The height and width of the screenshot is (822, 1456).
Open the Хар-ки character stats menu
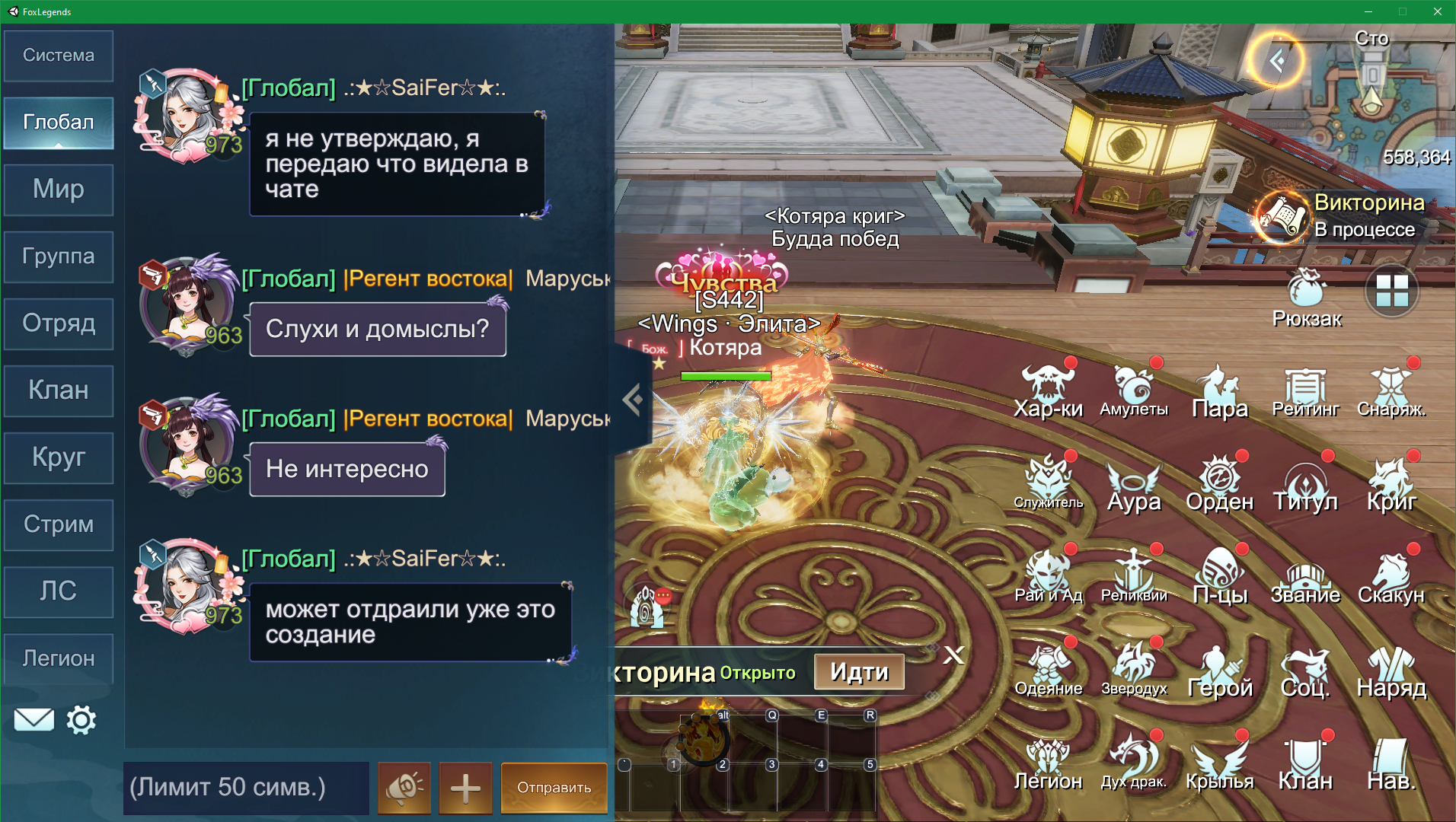coord(1048,391)
